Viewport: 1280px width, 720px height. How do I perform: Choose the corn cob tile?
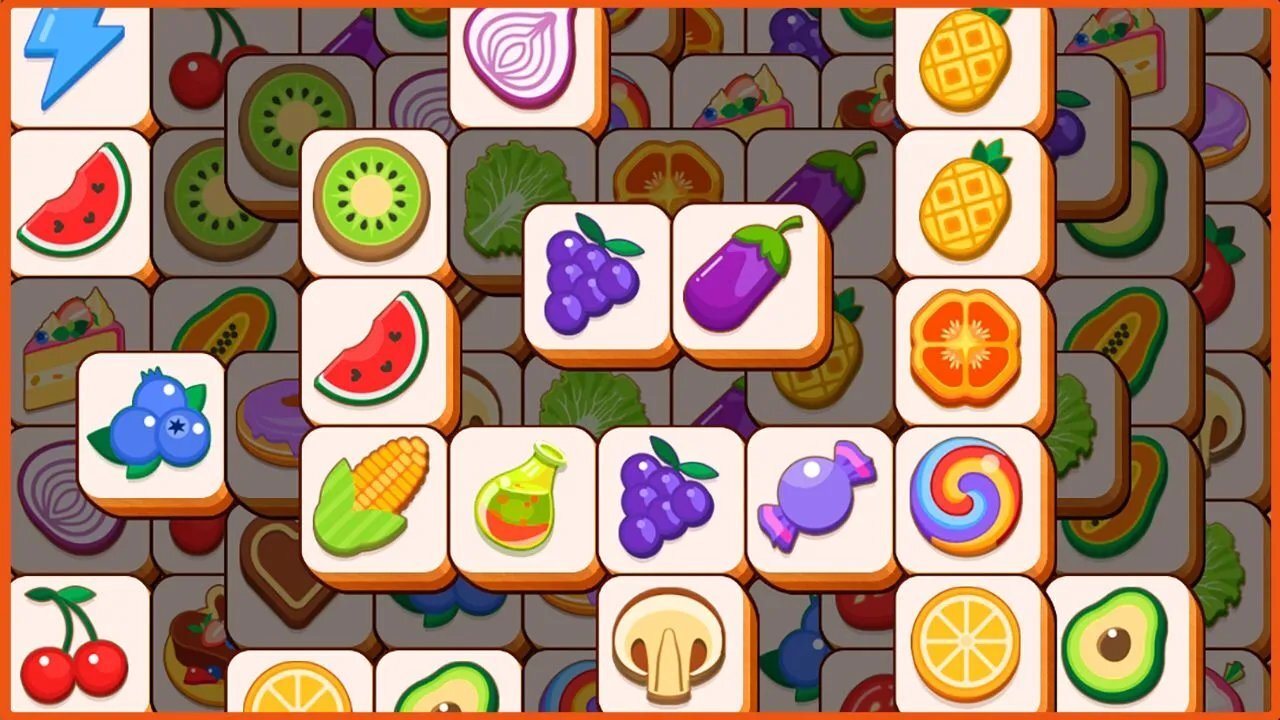[372, 497]
